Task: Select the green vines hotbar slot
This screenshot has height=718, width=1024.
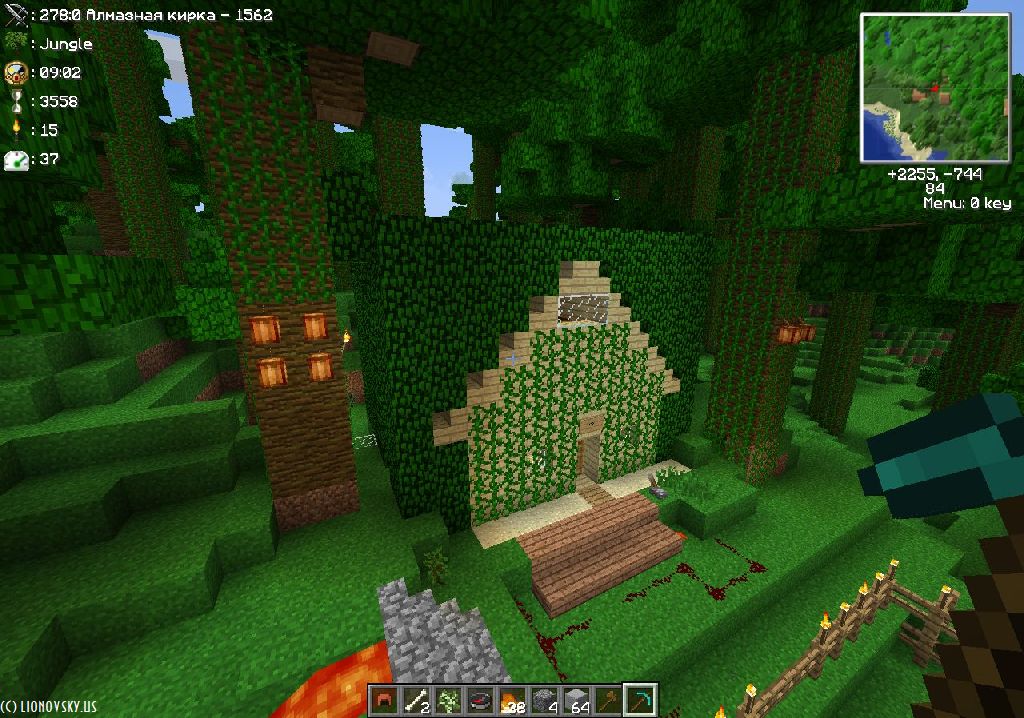Action: coord(448,700)
